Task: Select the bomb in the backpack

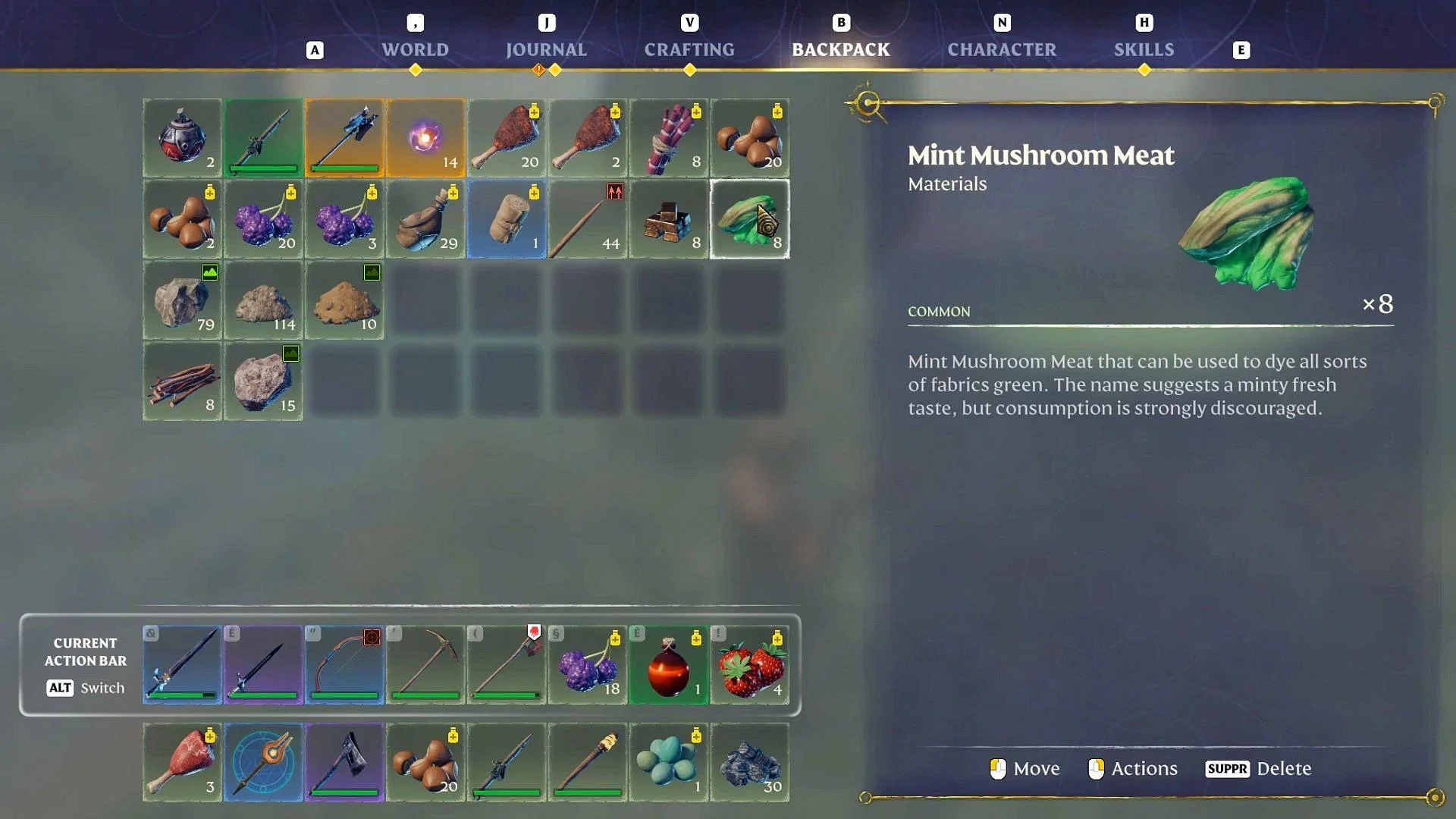Action: [x=182, y=138]
